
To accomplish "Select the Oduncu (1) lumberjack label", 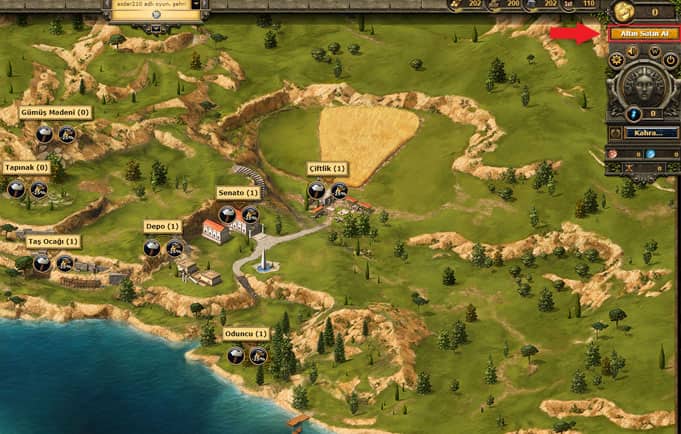I will coord(246,333).
